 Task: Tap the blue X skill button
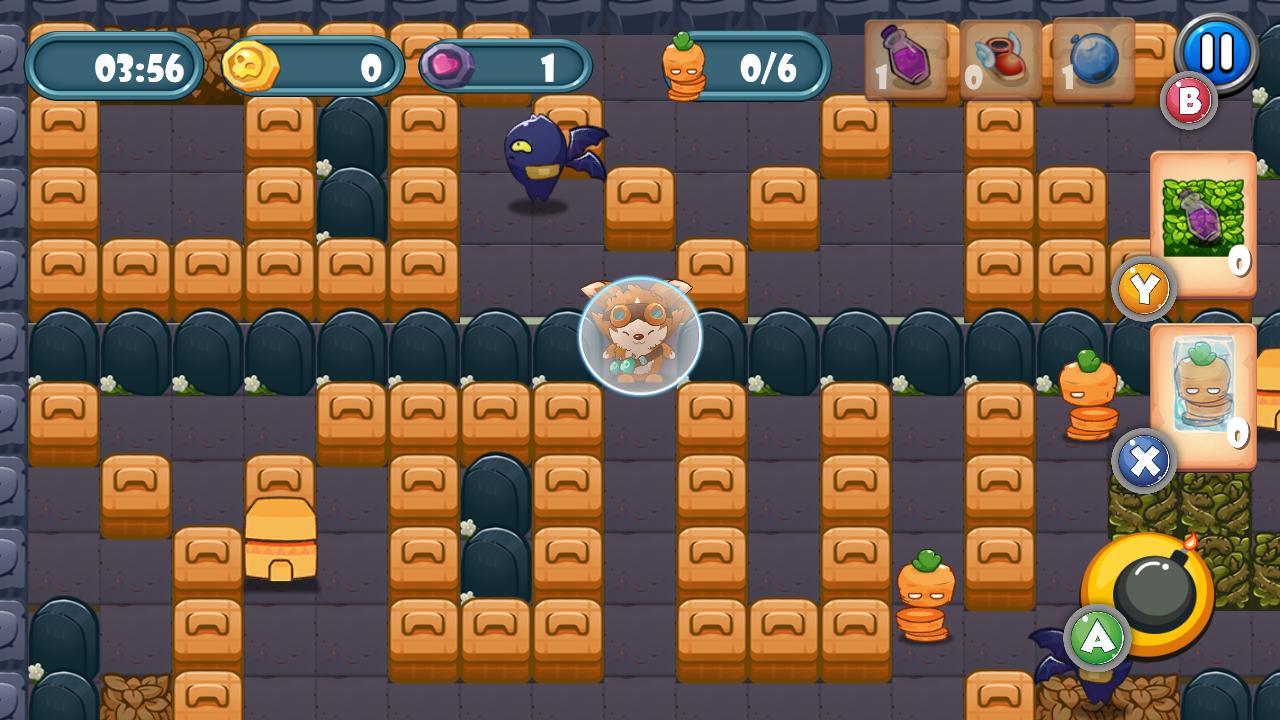pyautogui.click(x=1142, y=460)
